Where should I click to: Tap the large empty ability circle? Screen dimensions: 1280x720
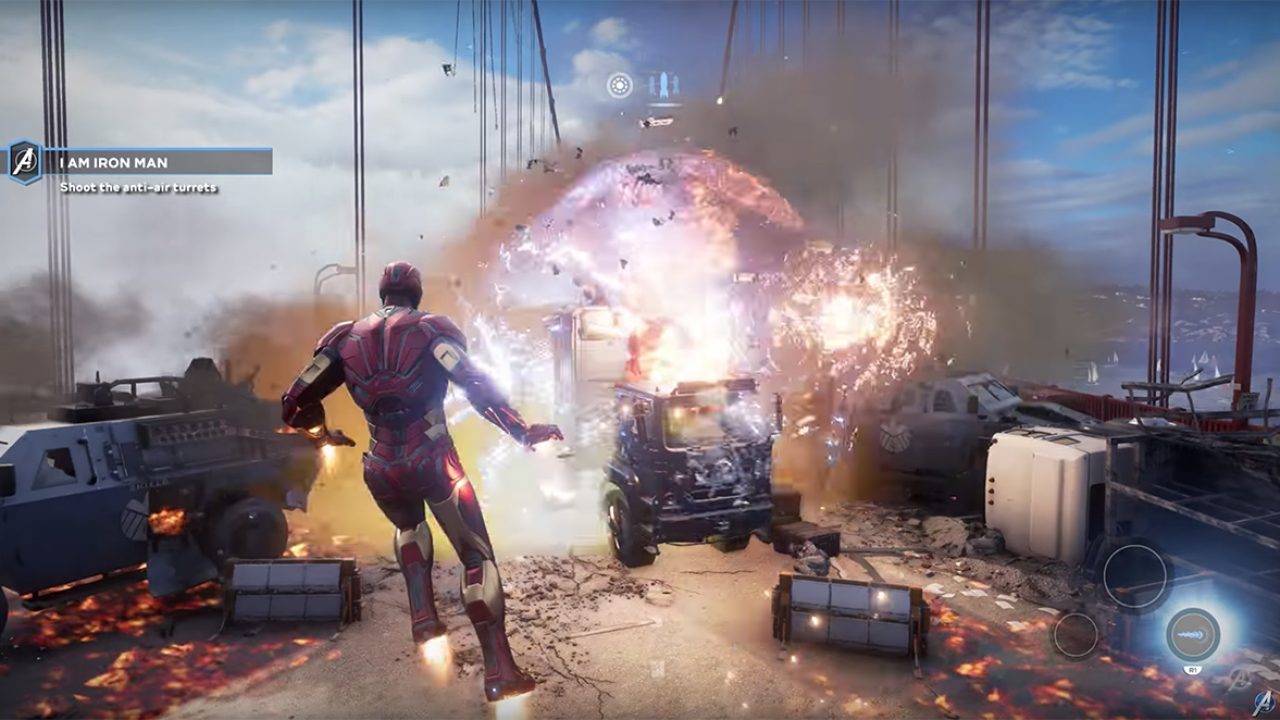(x=1135, y=577)
